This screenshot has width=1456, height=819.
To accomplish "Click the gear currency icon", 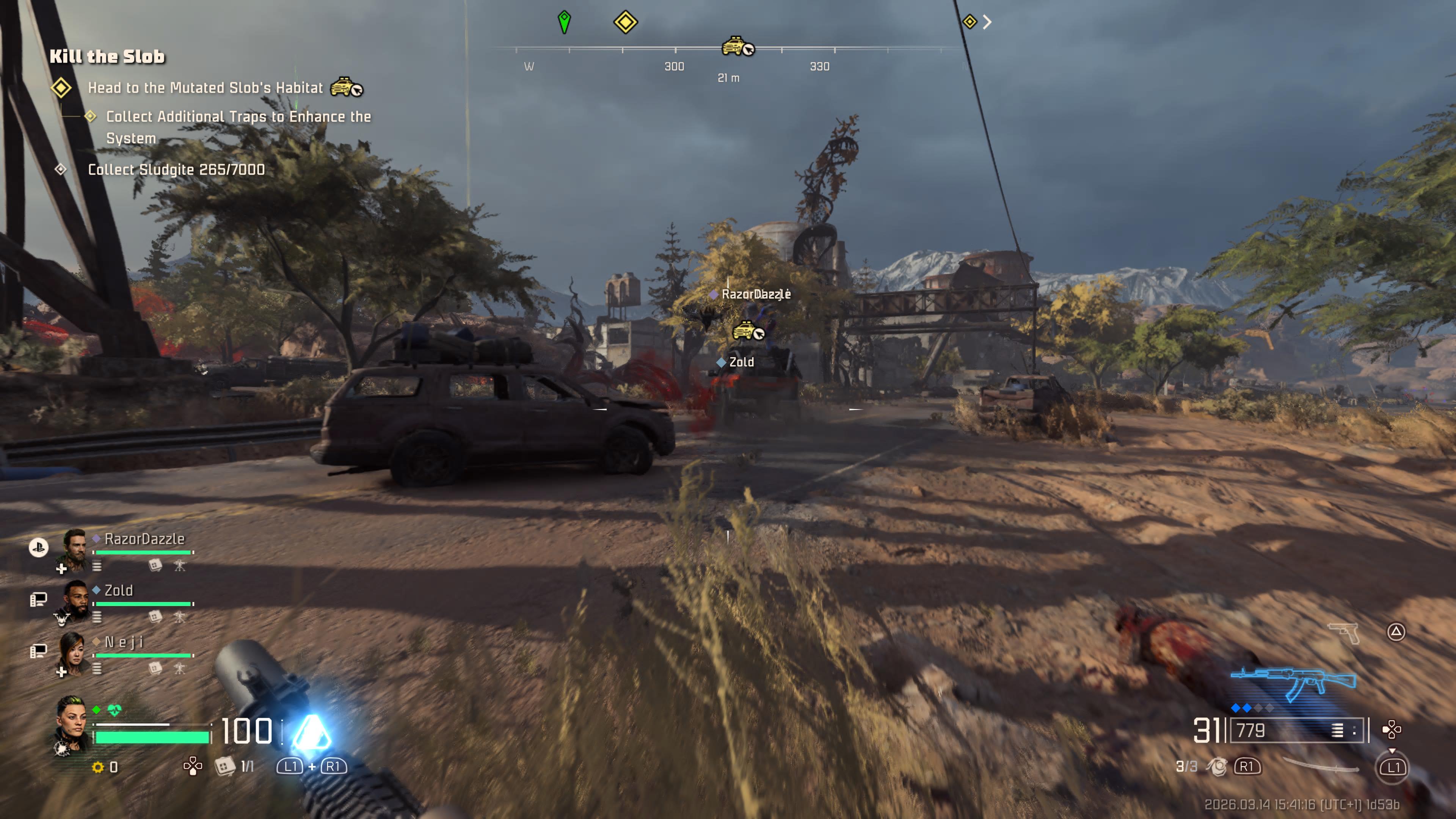I will click(98, 767).
